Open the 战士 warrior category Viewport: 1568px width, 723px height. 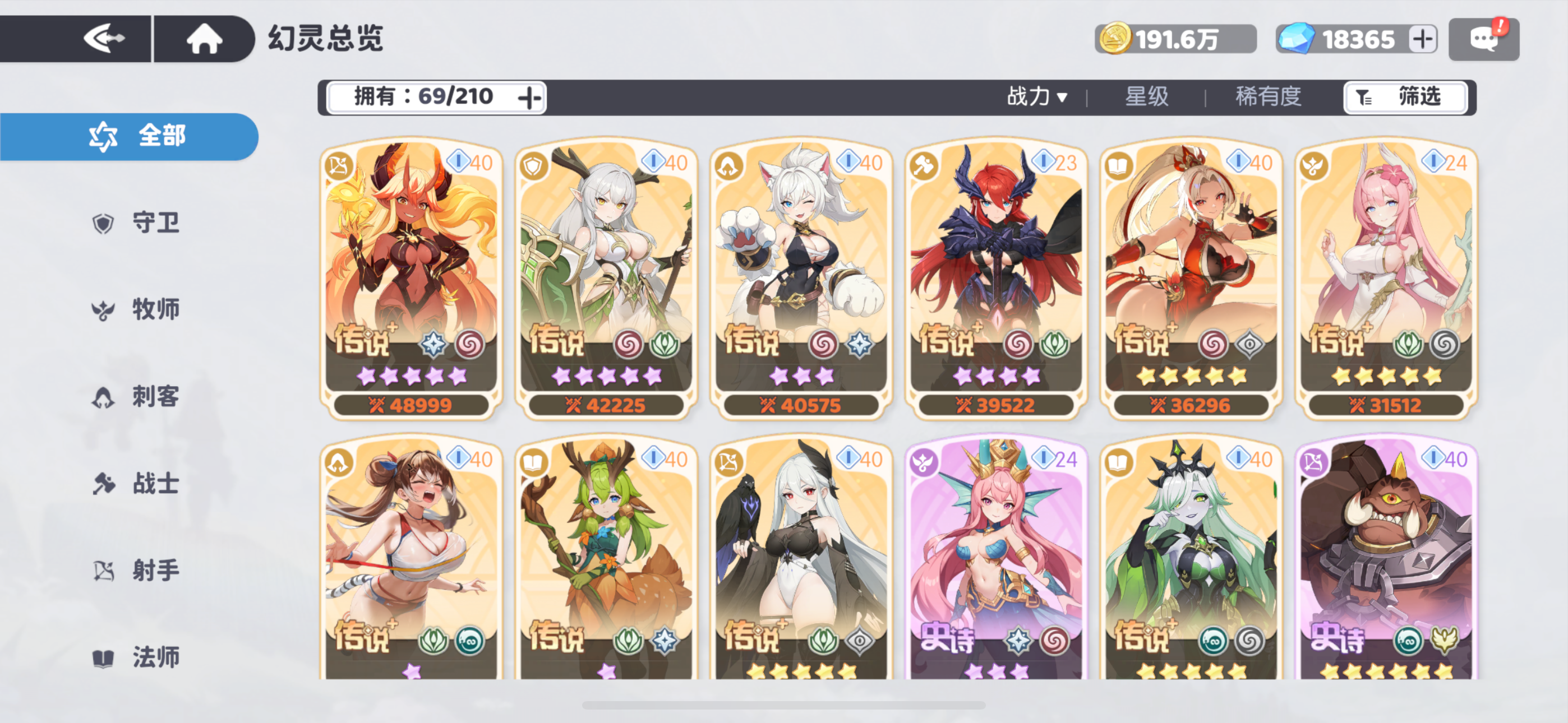(x=104, y=484)
